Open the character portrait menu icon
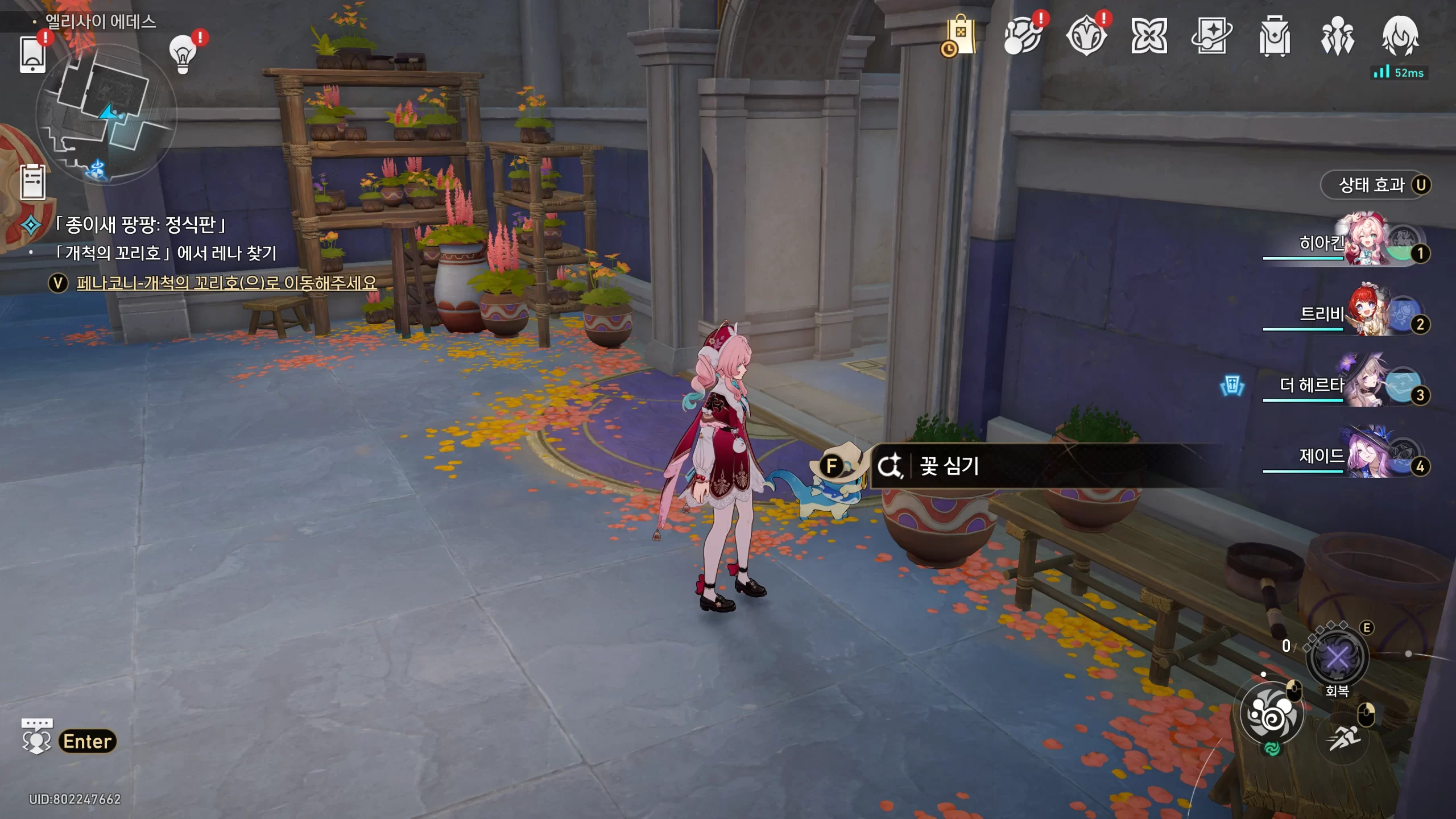Screen dimensions: 1456x819 1400,35
